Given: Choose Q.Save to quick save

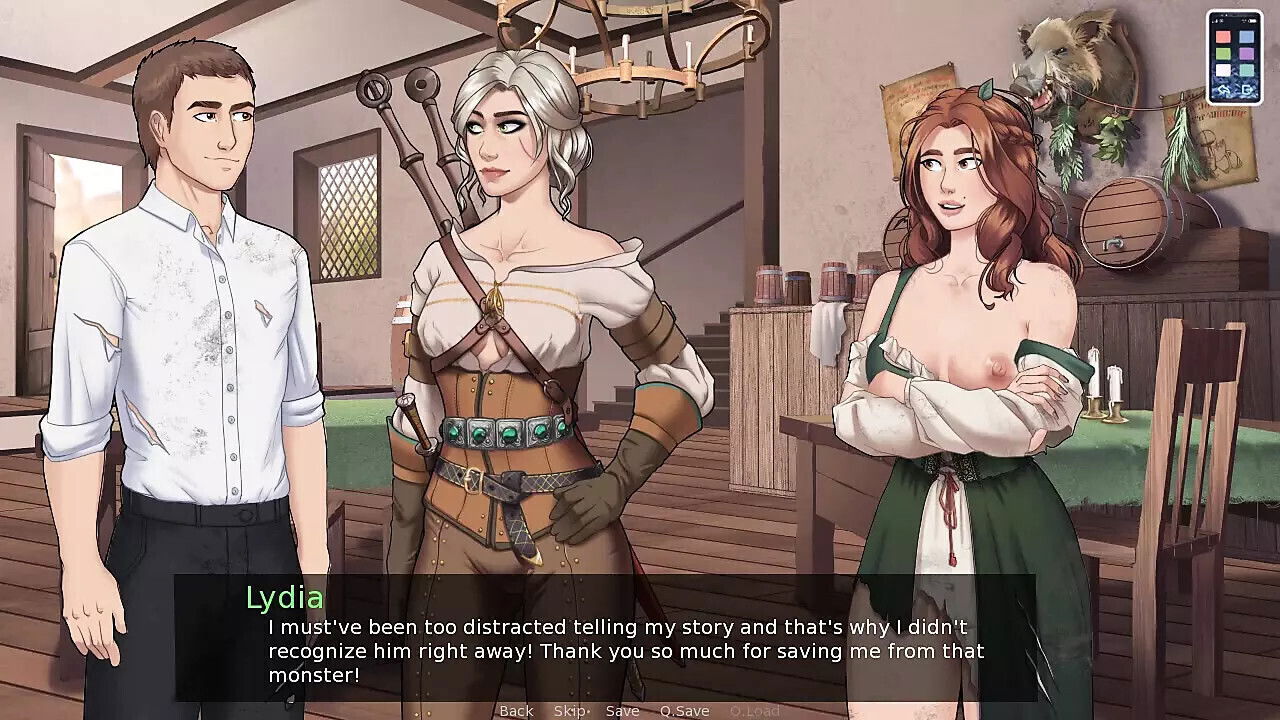Looking at the screenshot, I should pyautogui.click(x=684, y=711).
